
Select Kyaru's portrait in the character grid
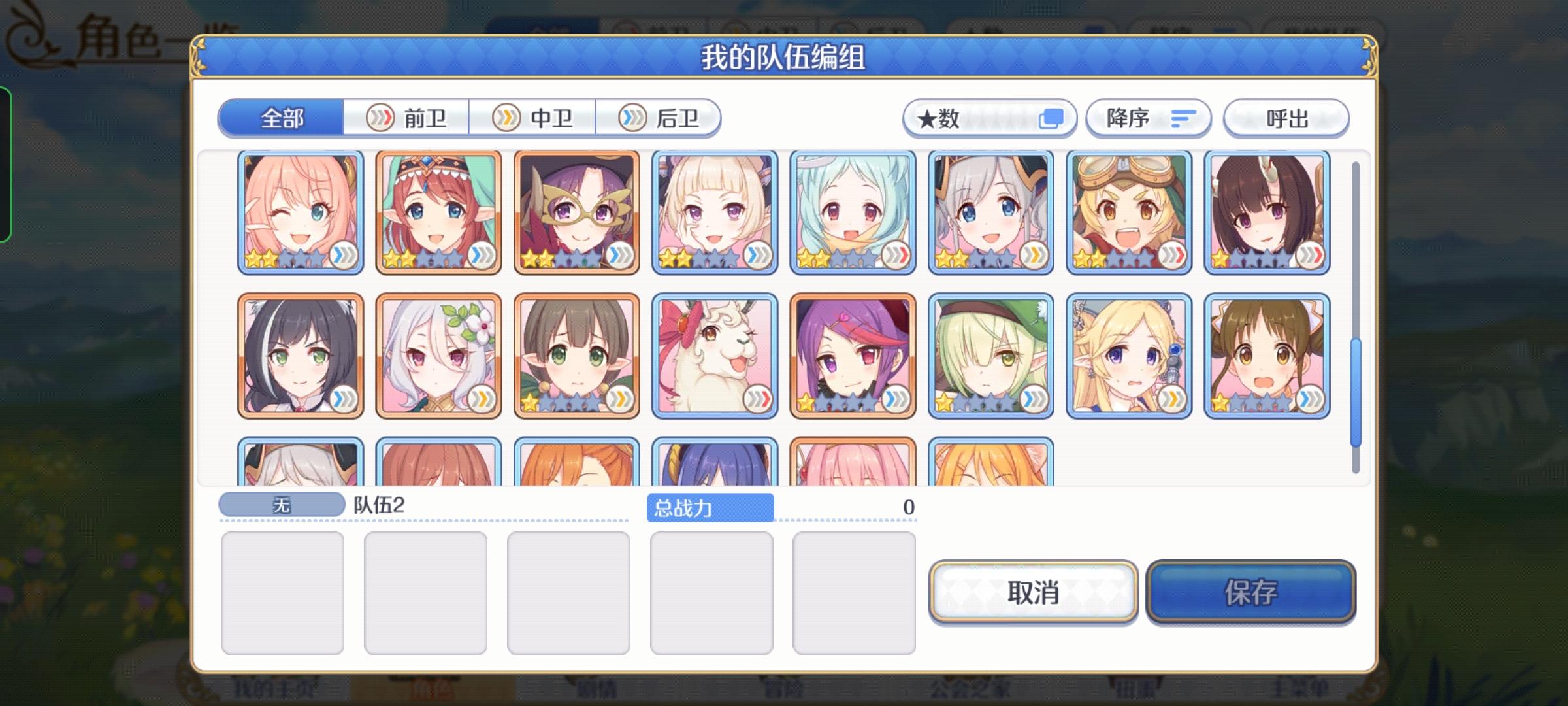301,353
